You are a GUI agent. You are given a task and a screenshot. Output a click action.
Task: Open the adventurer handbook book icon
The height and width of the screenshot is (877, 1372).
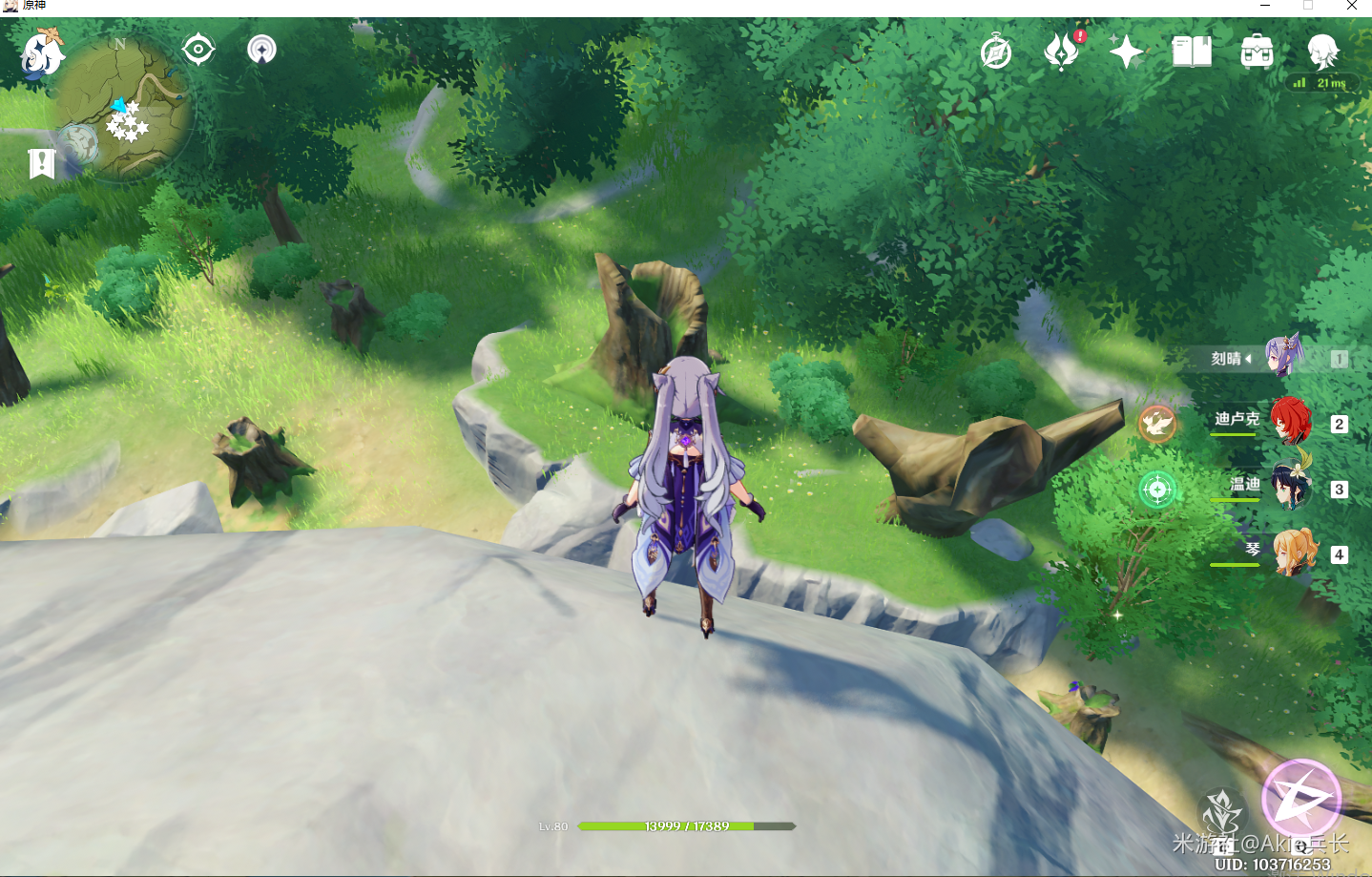[1192, 52]
